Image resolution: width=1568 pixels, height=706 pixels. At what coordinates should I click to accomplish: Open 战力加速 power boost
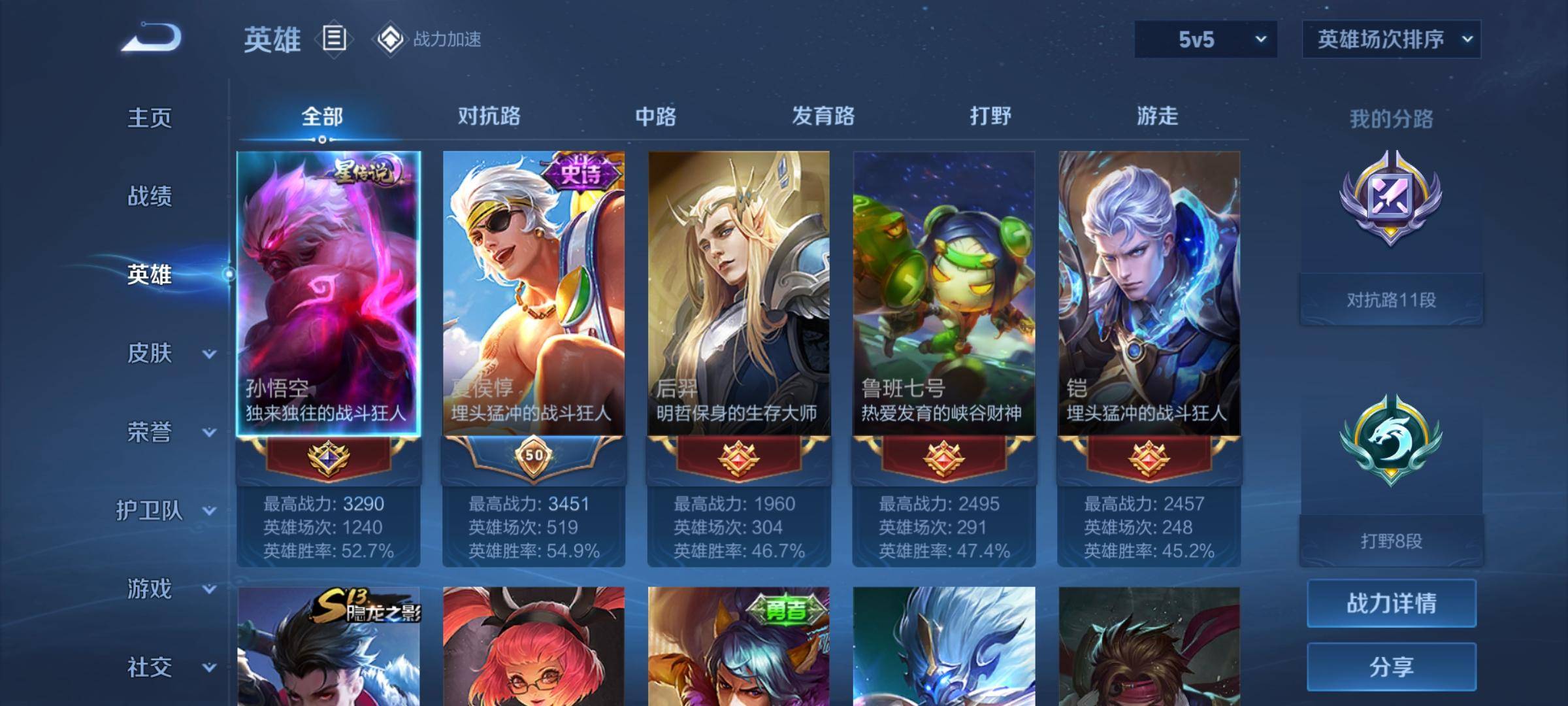tap(428, 39)
